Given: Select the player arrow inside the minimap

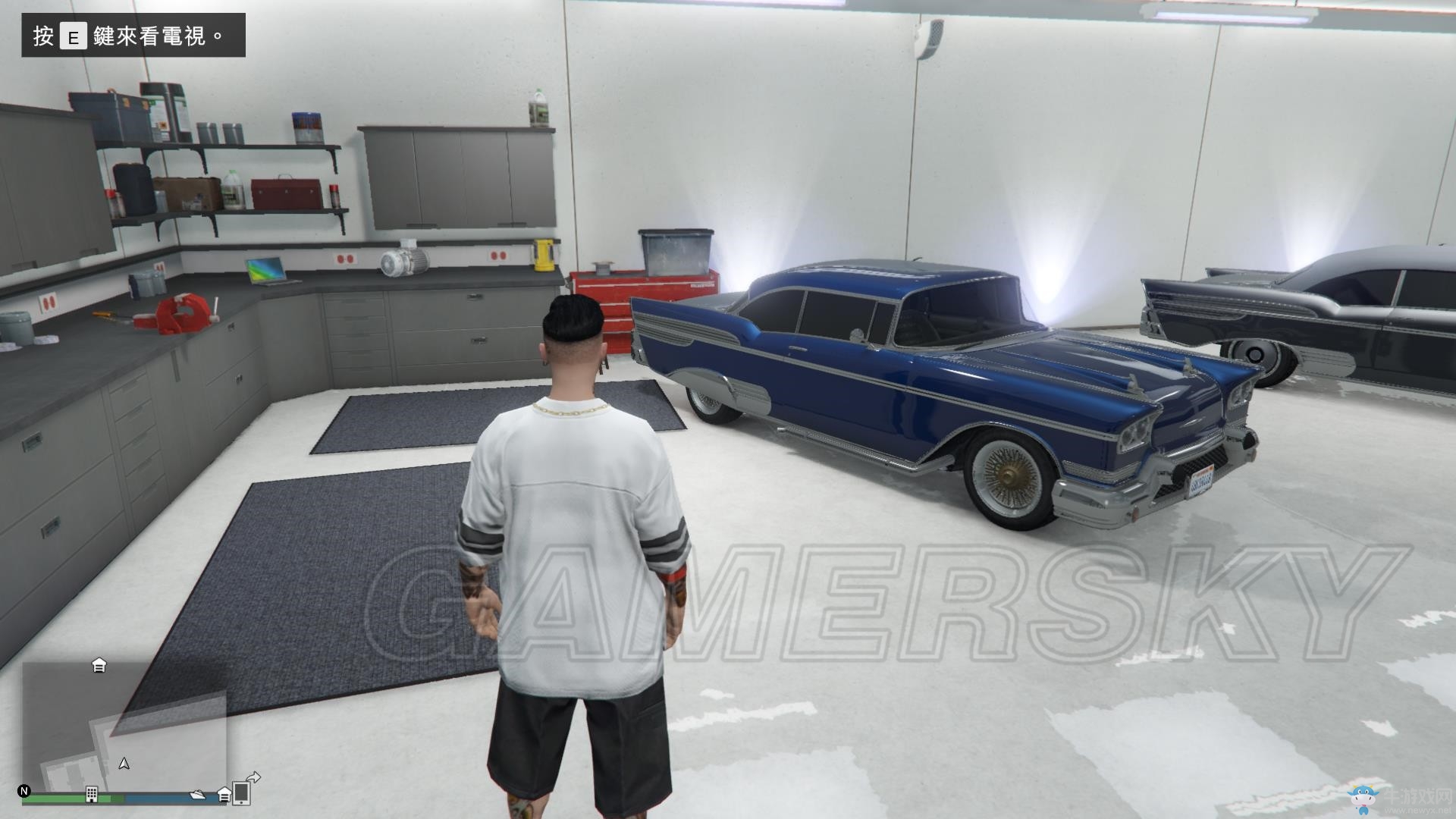Looking at the screenshot, I should click(x=123, y=764).
